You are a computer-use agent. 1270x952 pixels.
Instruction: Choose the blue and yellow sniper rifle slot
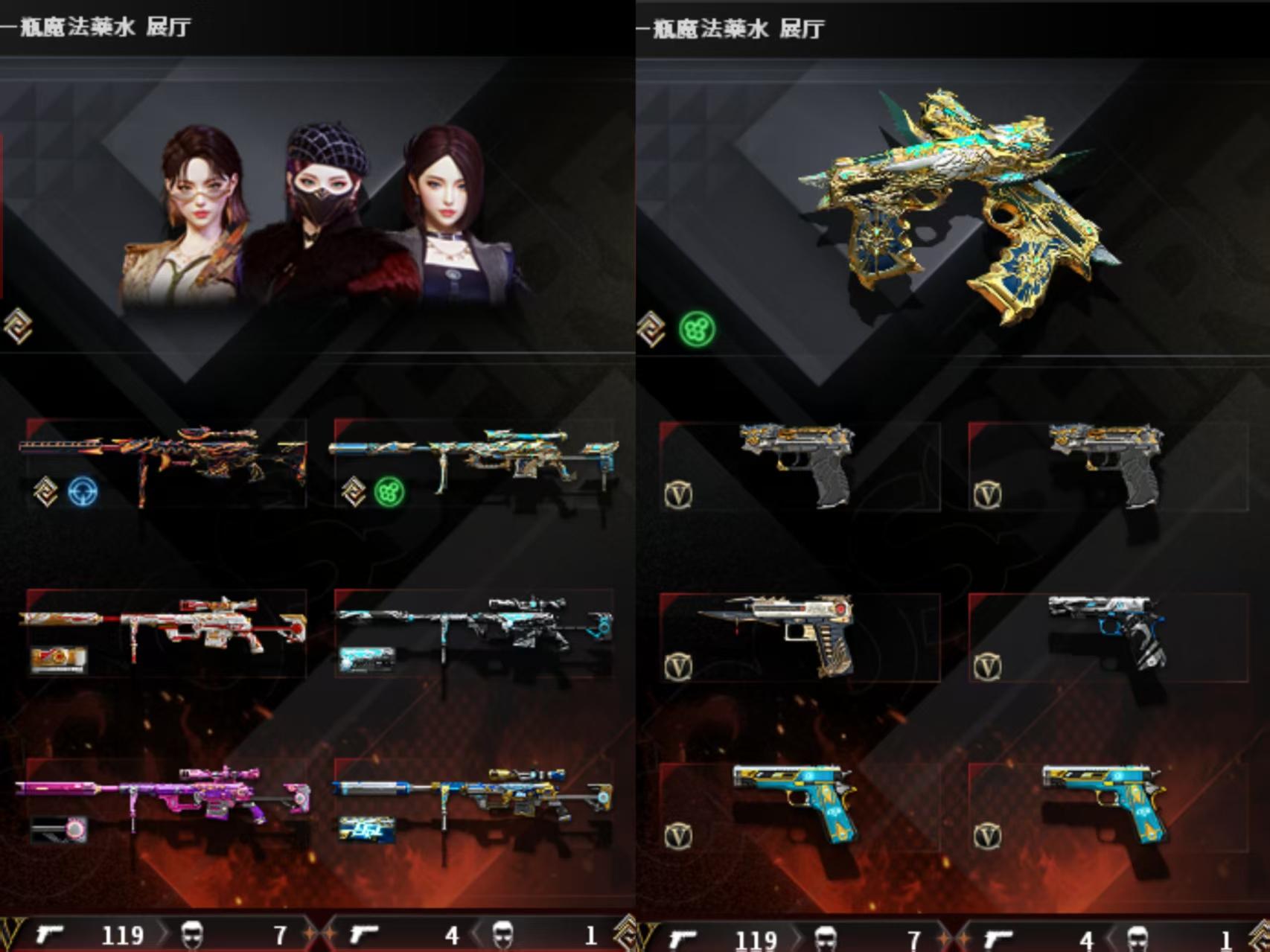point(473,795)
